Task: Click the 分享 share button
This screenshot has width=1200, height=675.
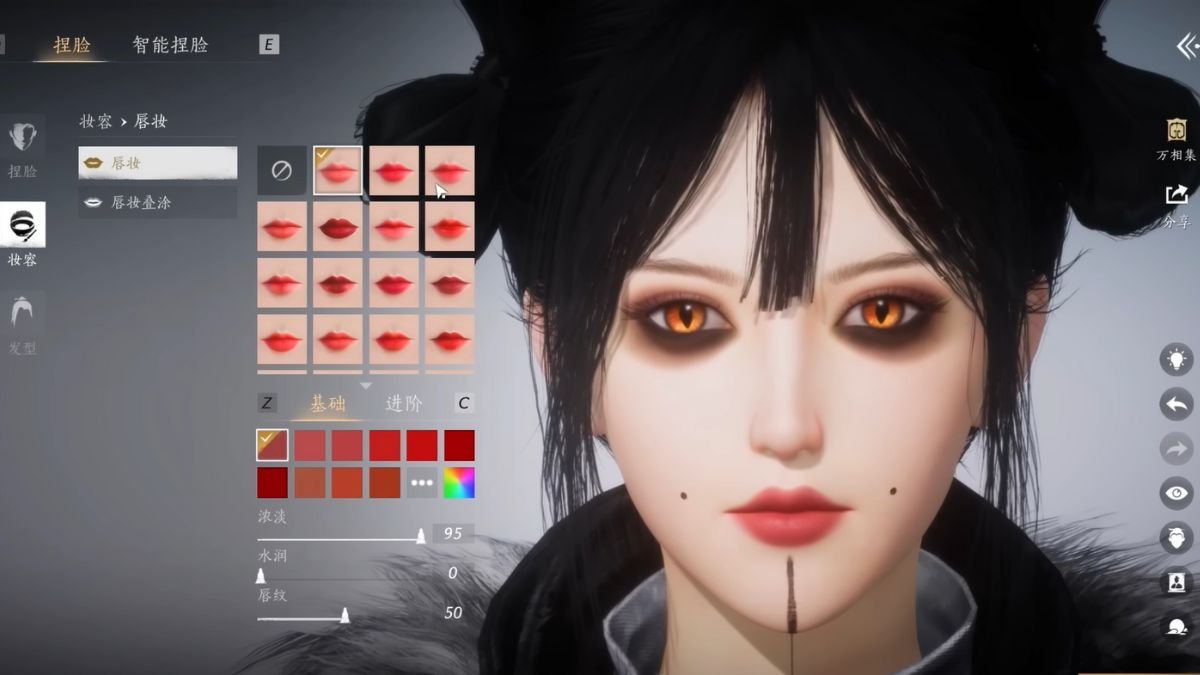Action: tap(1176, 204)
